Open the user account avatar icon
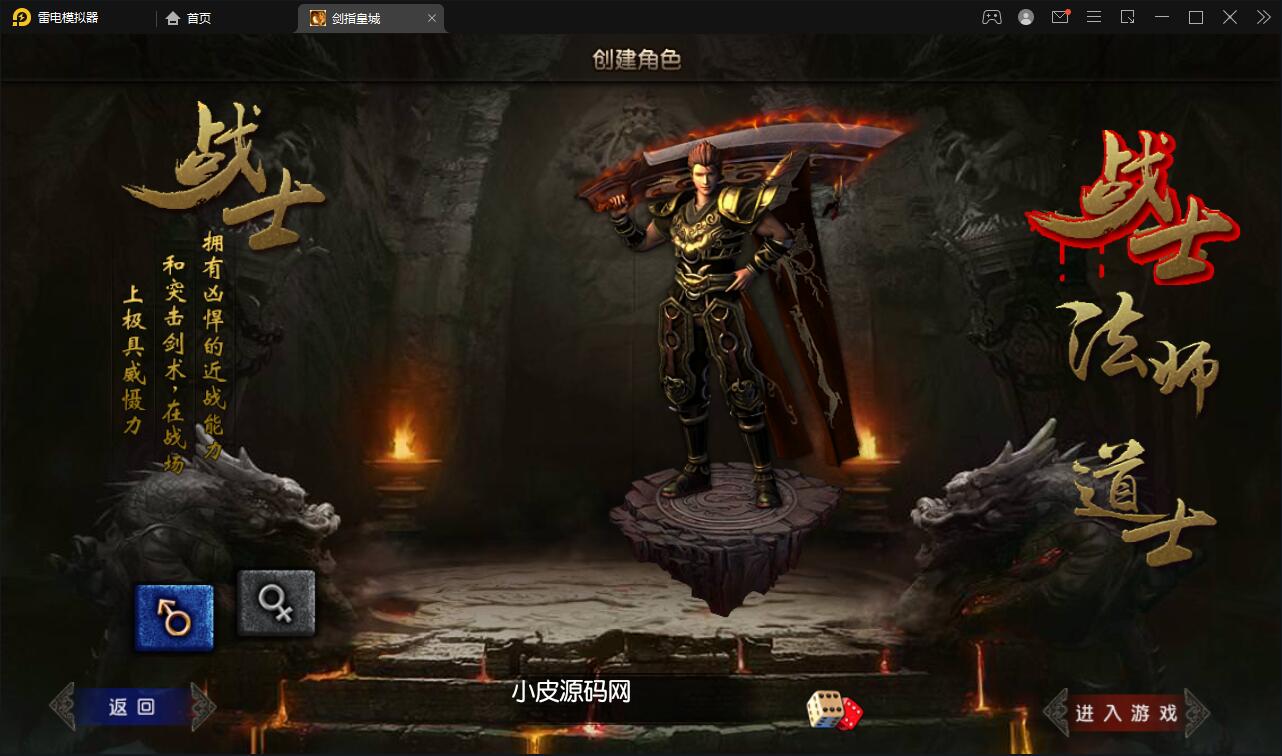Viewport: 1282px width, 756px height. pos(1025,17)
